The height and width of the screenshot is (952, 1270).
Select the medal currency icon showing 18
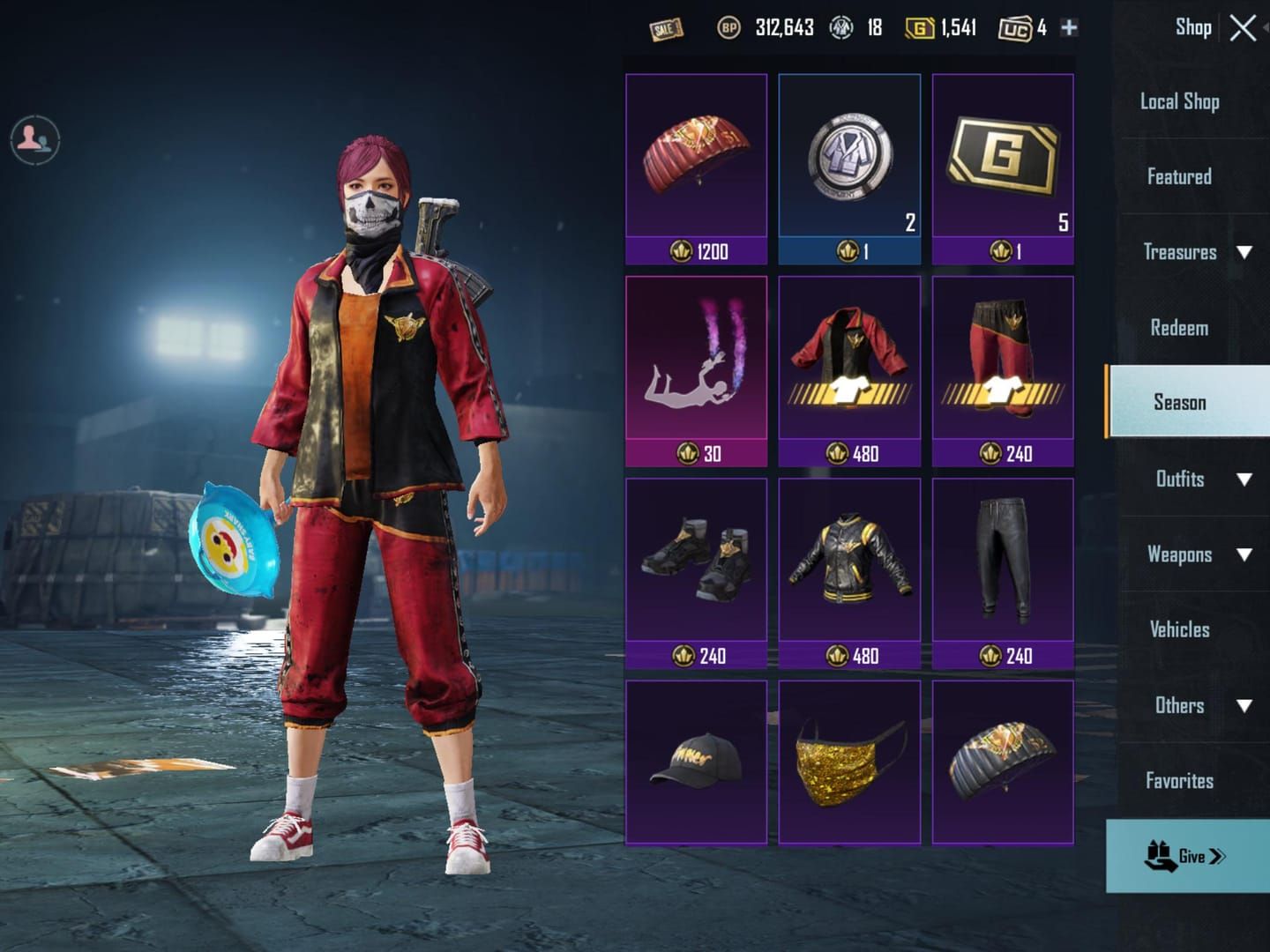842,27
